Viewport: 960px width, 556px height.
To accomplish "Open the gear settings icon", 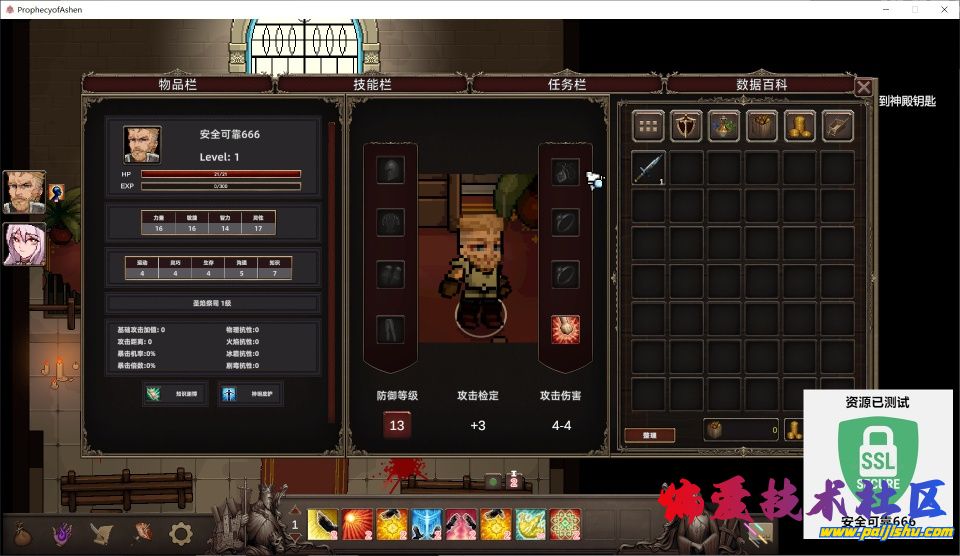I will tap(180, 533).
